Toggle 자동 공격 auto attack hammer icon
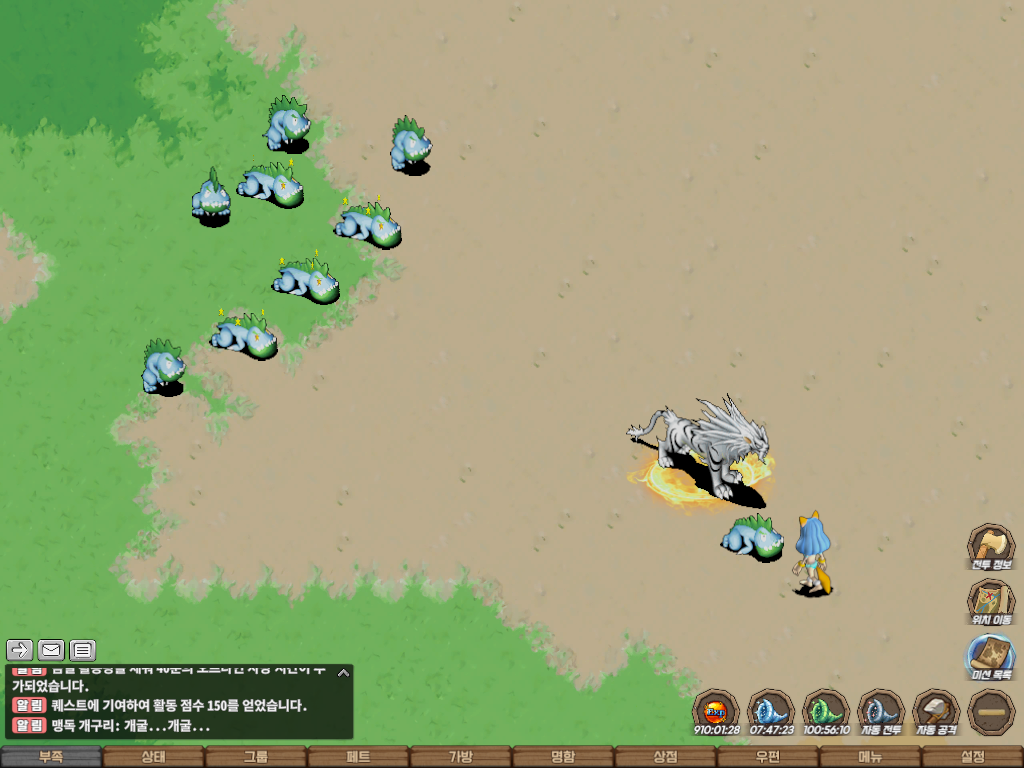 click(936, 712)
